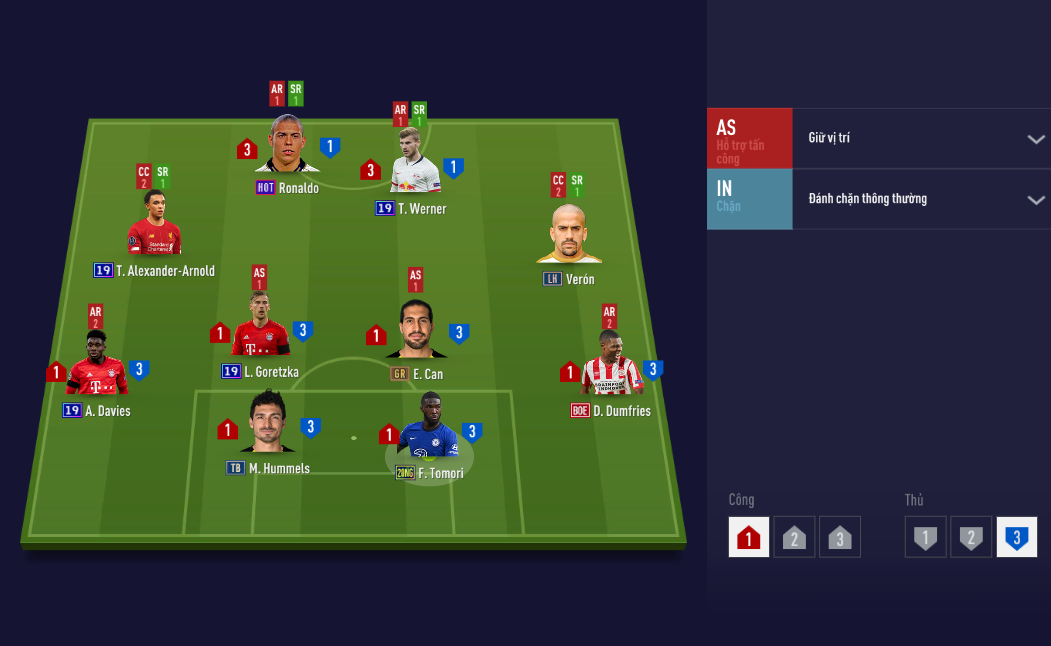
Task: Choose T. Alexander-Arnold's player portrait
Action: point(153,226)
